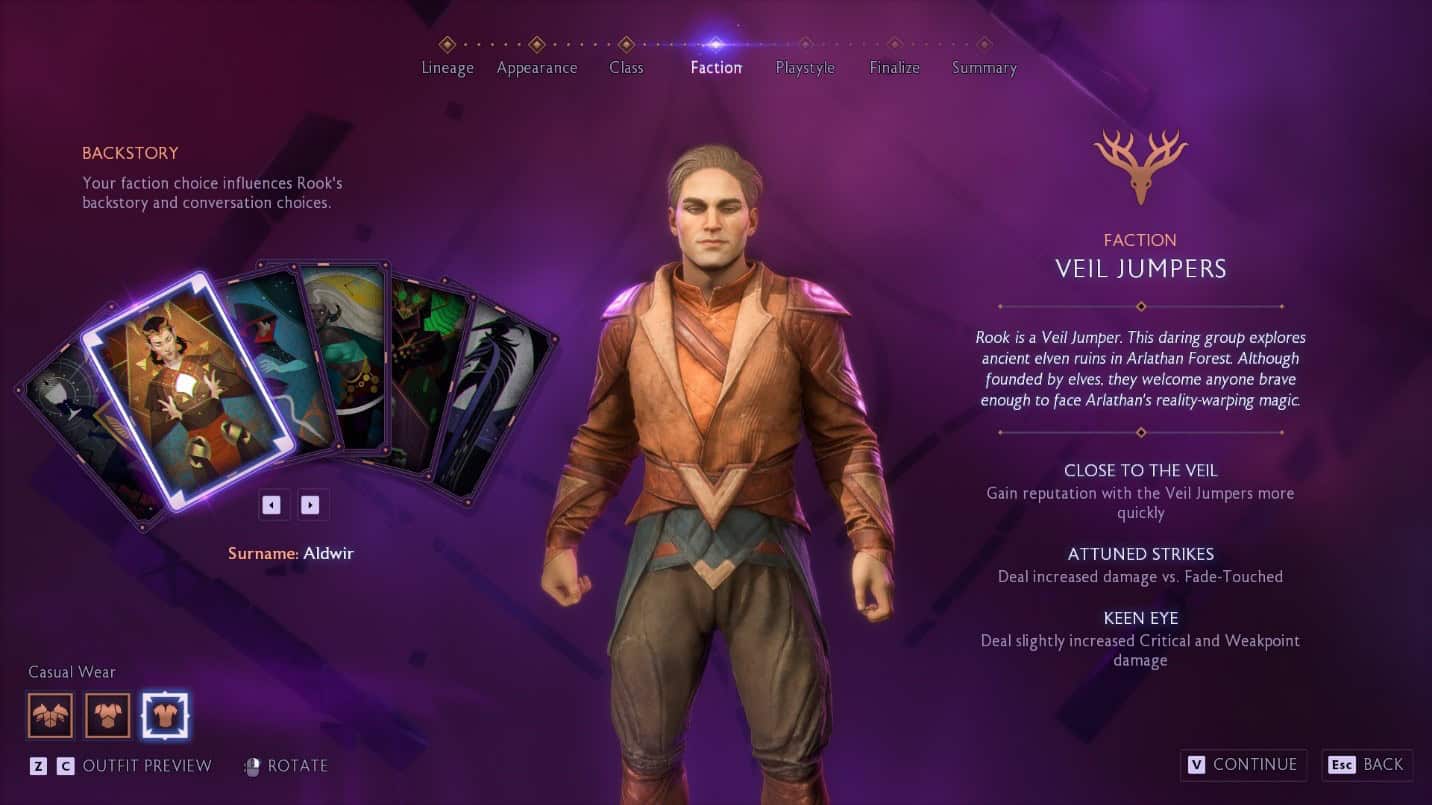Click the next faction arrow button
This screenshot has width=1432, height=805.
(310, 505)
